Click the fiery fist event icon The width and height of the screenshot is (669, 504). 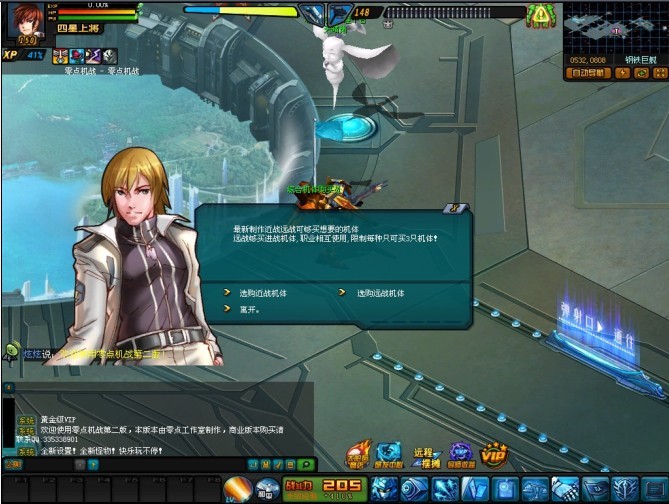pos(359,455)
